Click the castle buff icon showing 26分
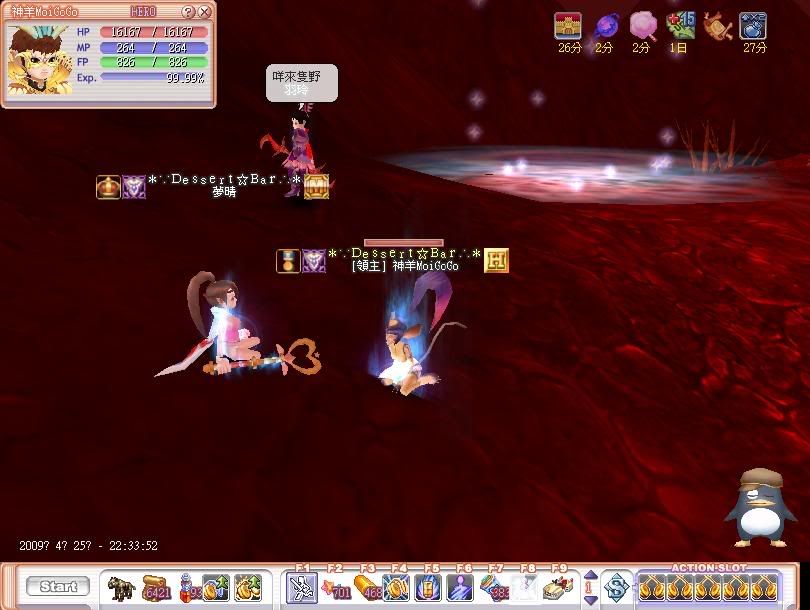Screen dimensions: 810x610 pos(568,26)
